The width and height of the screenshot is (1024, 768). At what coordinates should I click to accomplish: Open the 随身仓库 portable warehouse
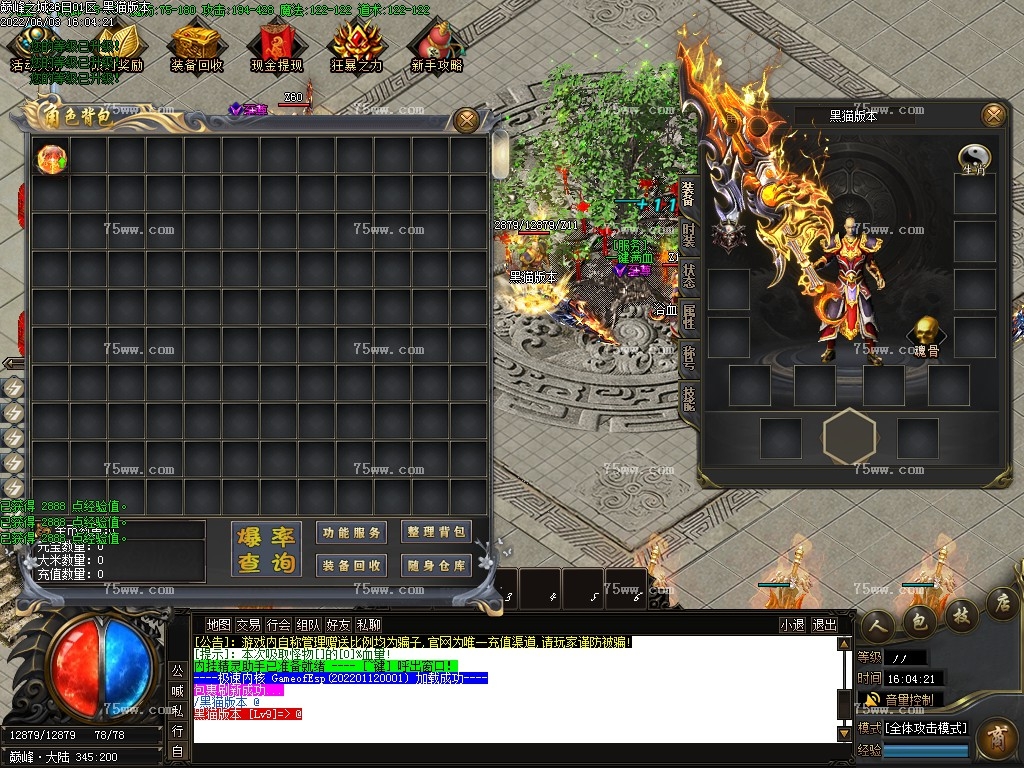tap(437, 565)
